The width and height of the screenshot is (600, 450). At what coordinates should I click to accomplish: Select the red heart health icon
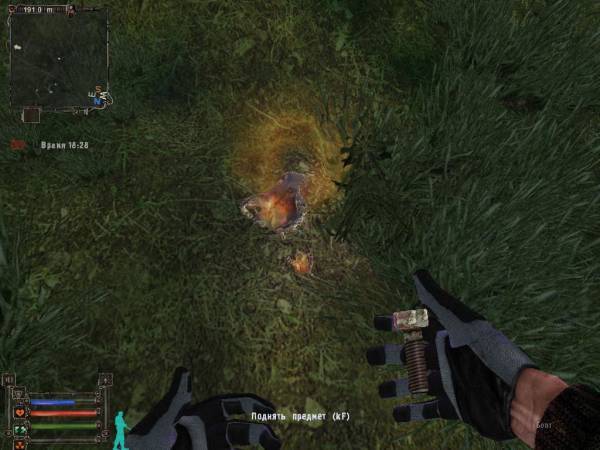[x=20, y=411]
